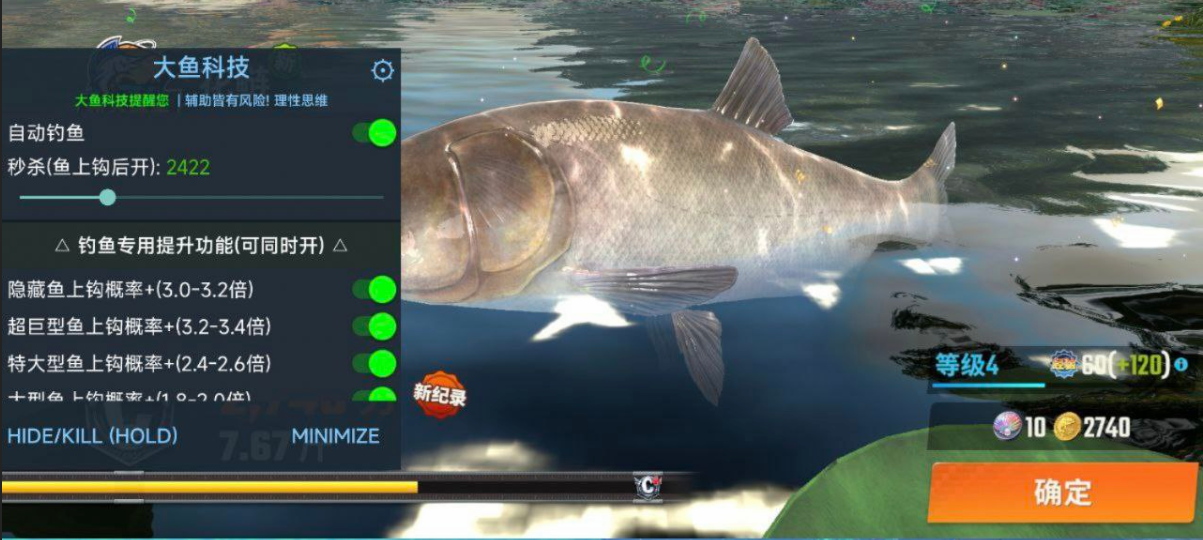This screenshot has height=540, width=1203.
Task: Minimize the overlay with MINIMIZE
Action: [x=335, y=436]
